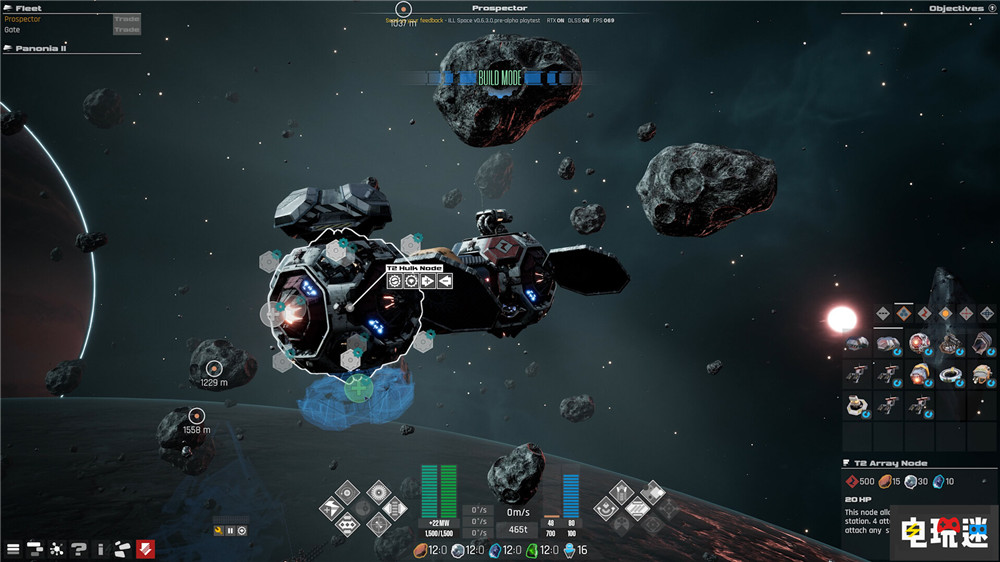1000x562 pixels.
Task: Open the info 'i' toolbar icon
Action: 101,548
